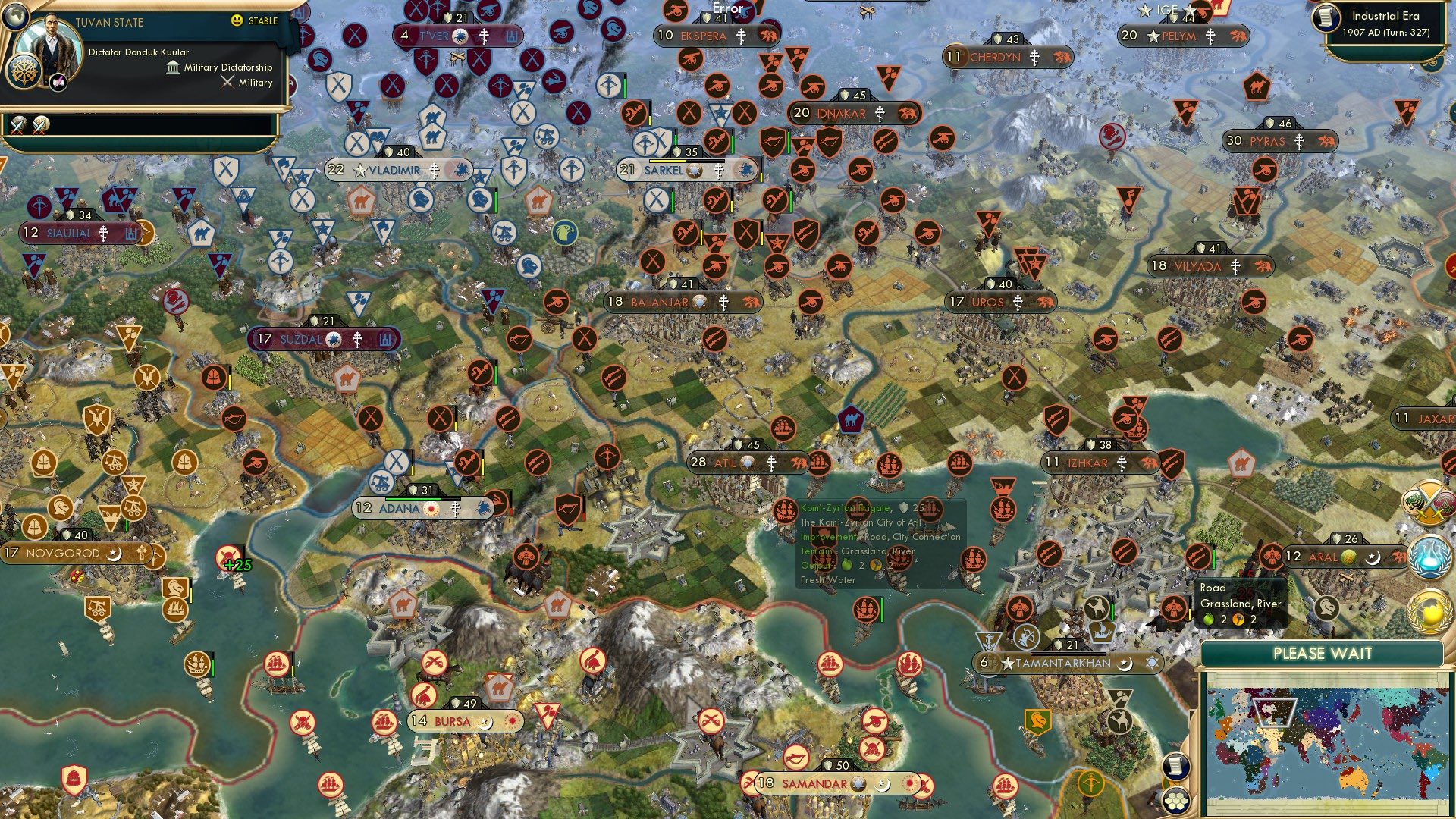This screenshot has width=1456, height=819.
Task: Select the Tuvan religion wheel emblem
Action: pyautogui.click(x=24, y=73)
